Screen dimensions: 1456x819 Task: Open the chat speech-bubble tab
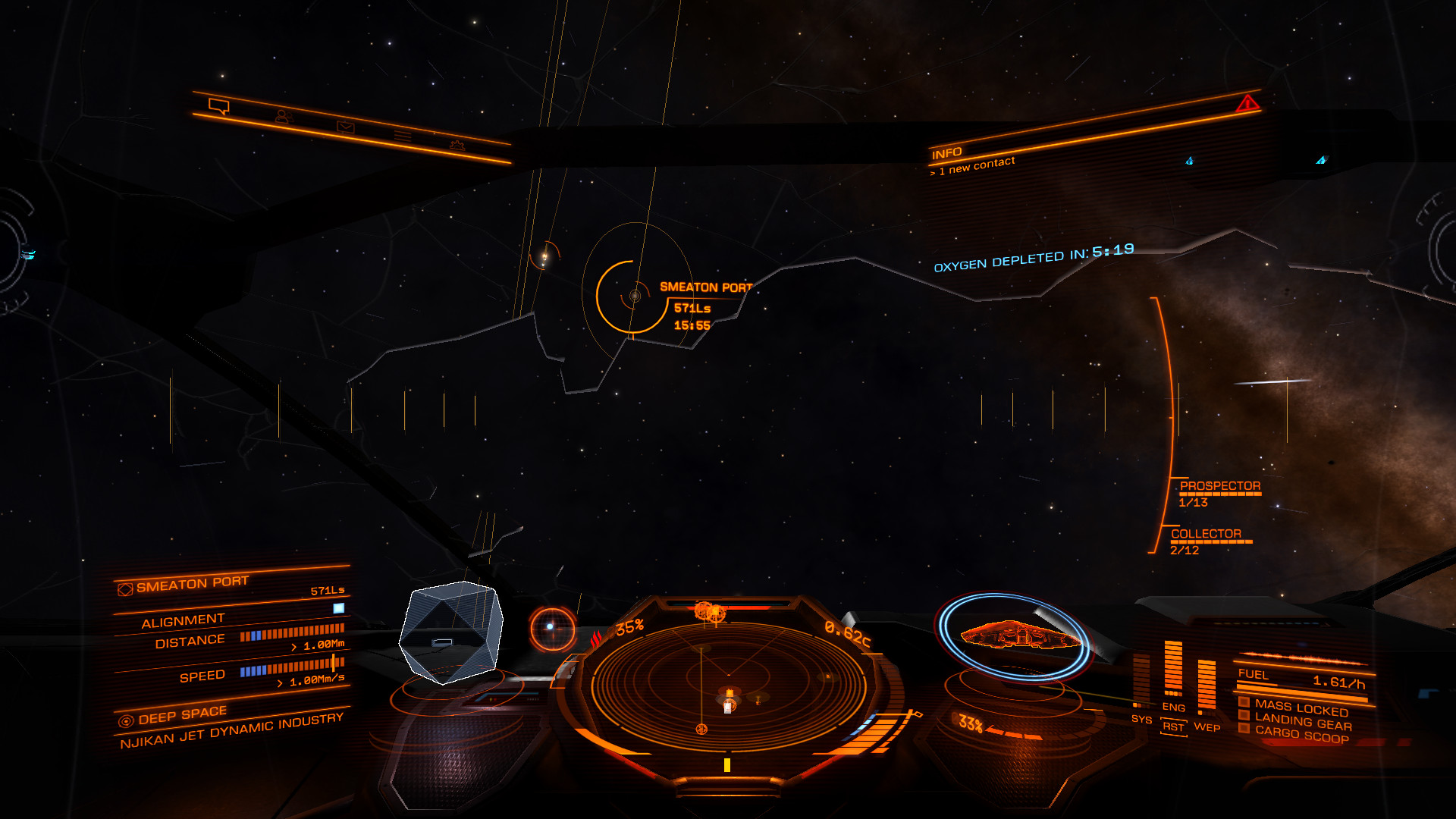click(x=219, y=107)
